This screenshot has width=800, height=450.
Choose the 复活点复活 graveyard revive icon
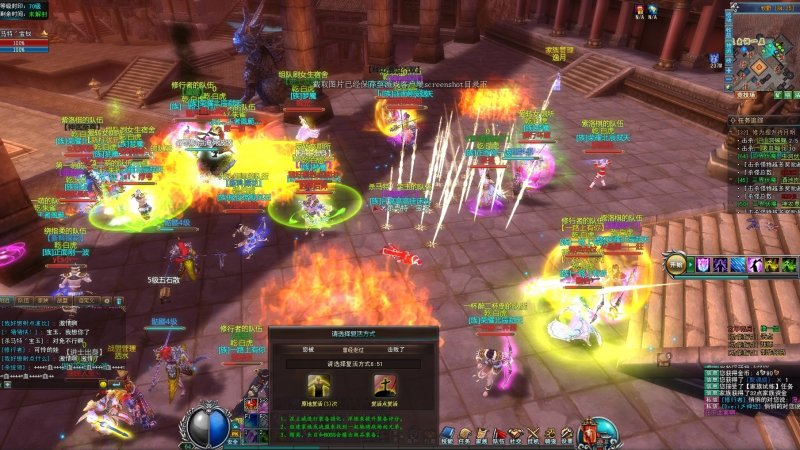tap(384, 387)
